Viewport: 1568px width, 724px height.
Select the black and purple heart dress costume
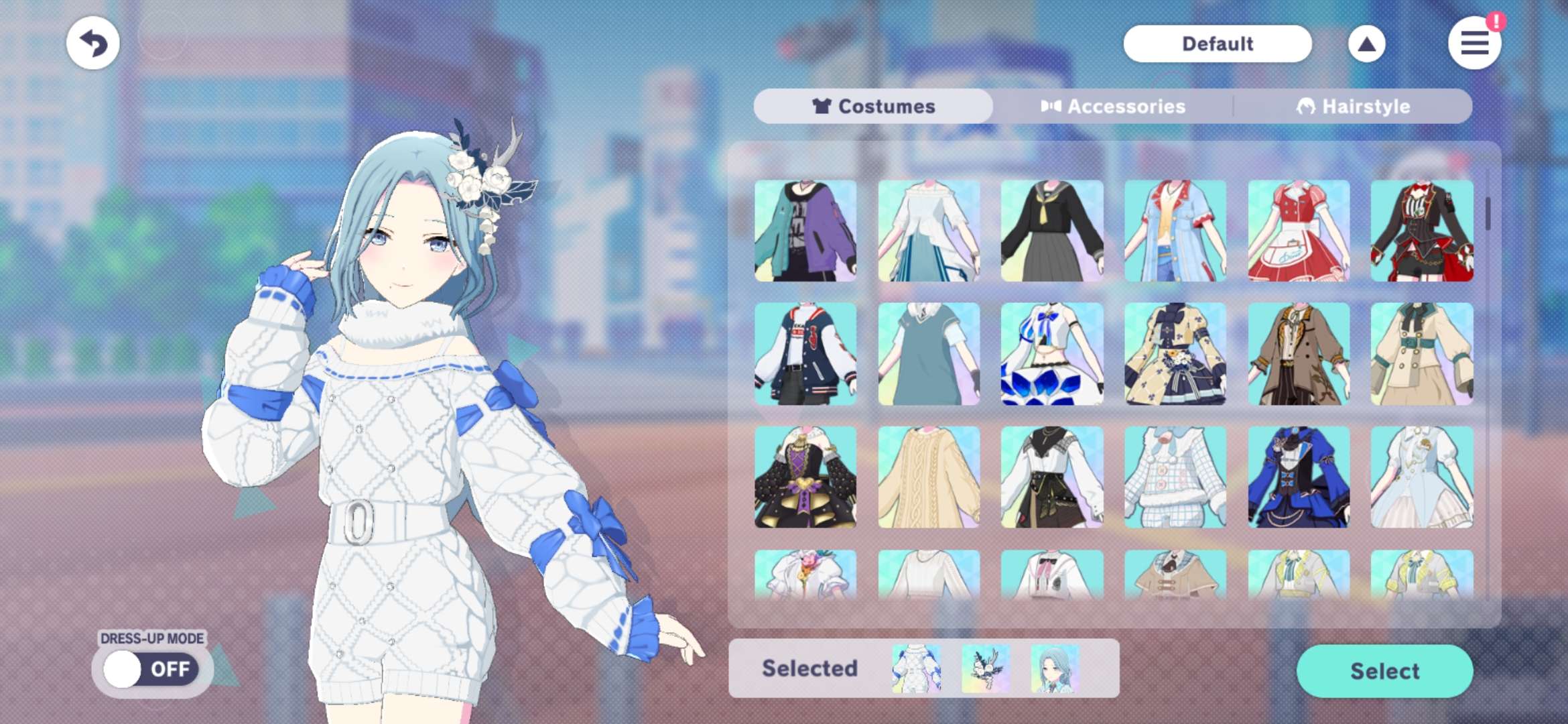[805, 477]
